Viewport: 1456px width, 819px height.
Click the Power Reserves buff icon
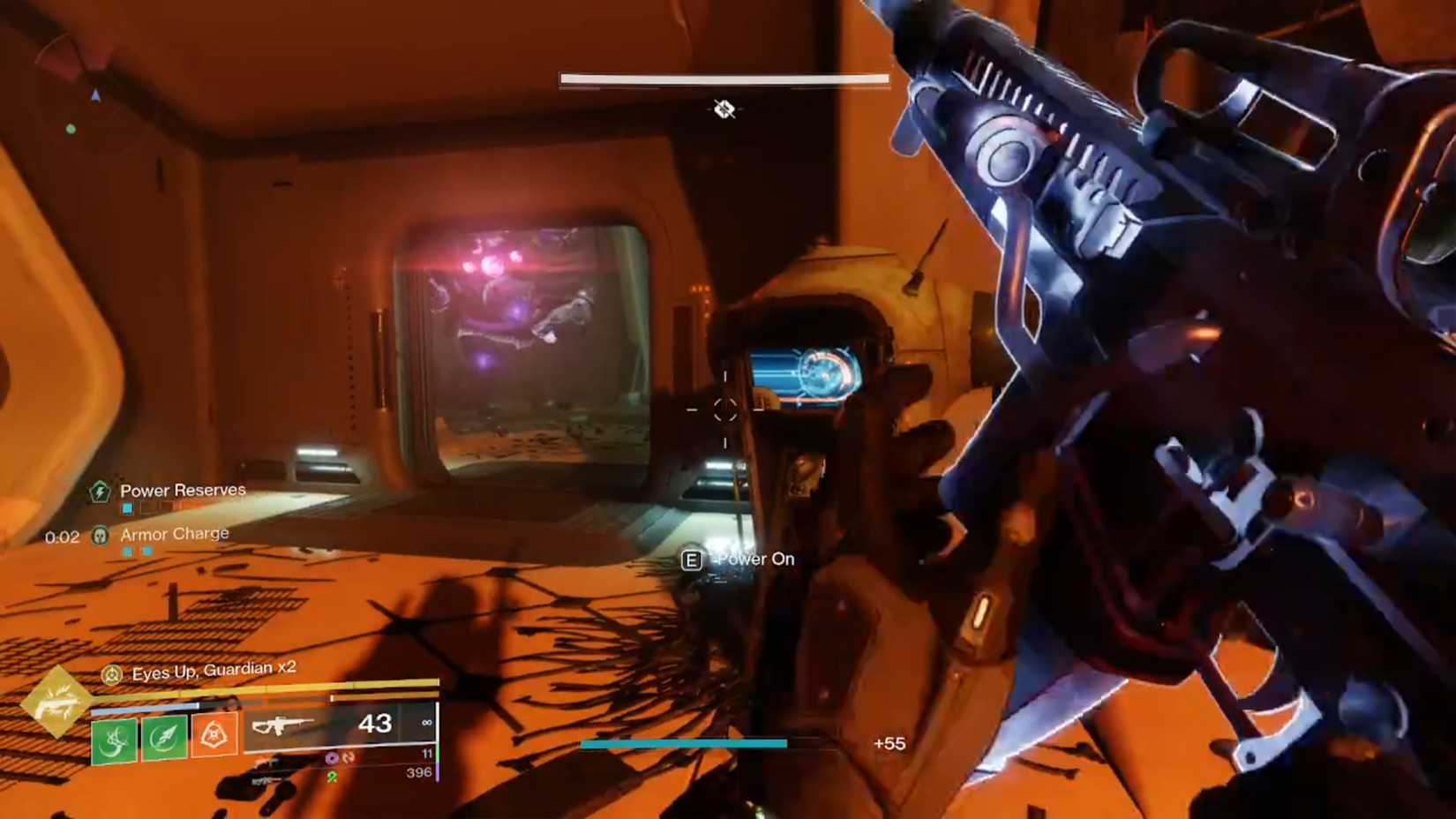(101, 492)
